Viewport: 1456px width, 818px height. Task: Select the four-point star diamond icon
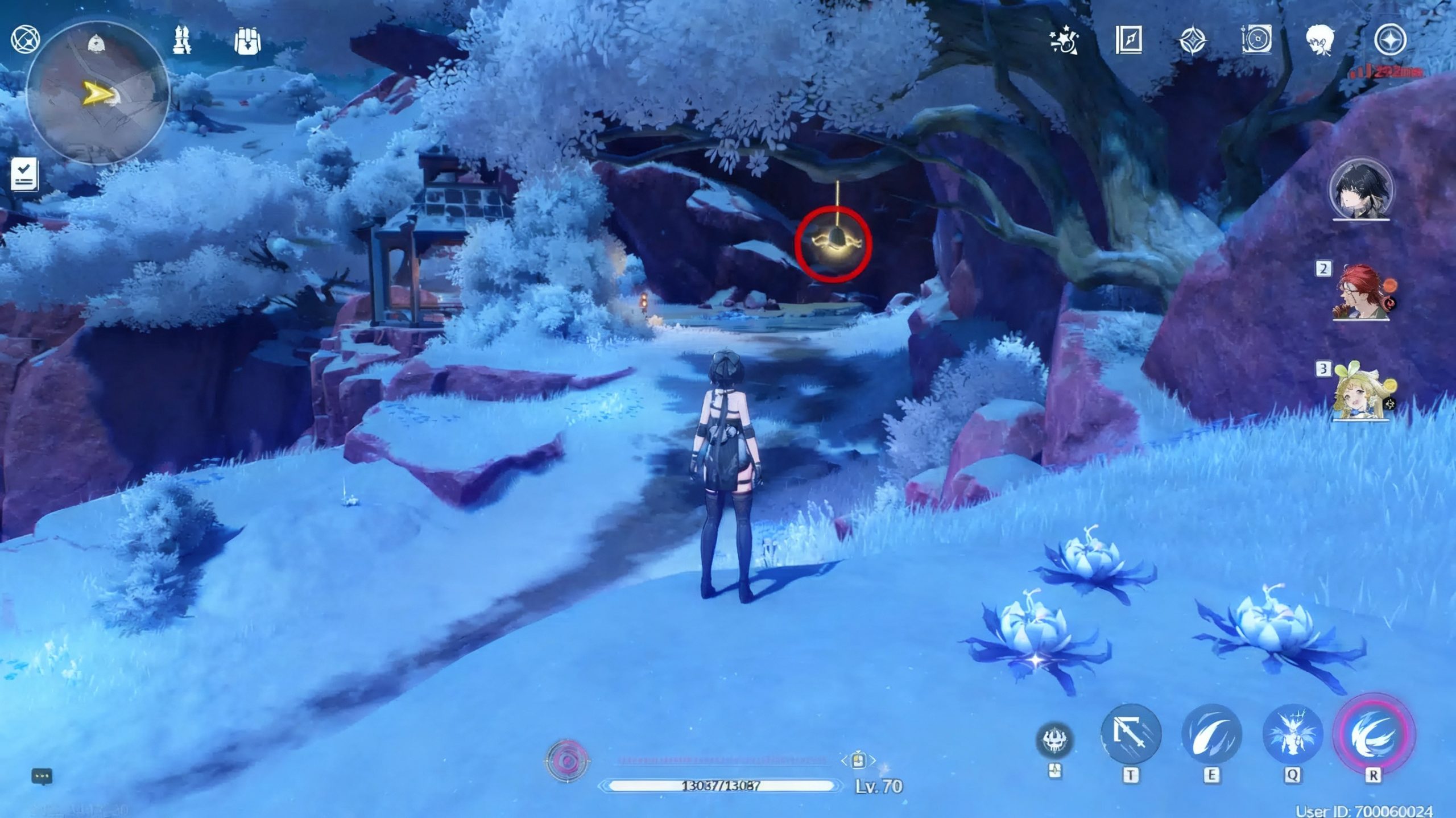click(1192, 40)
